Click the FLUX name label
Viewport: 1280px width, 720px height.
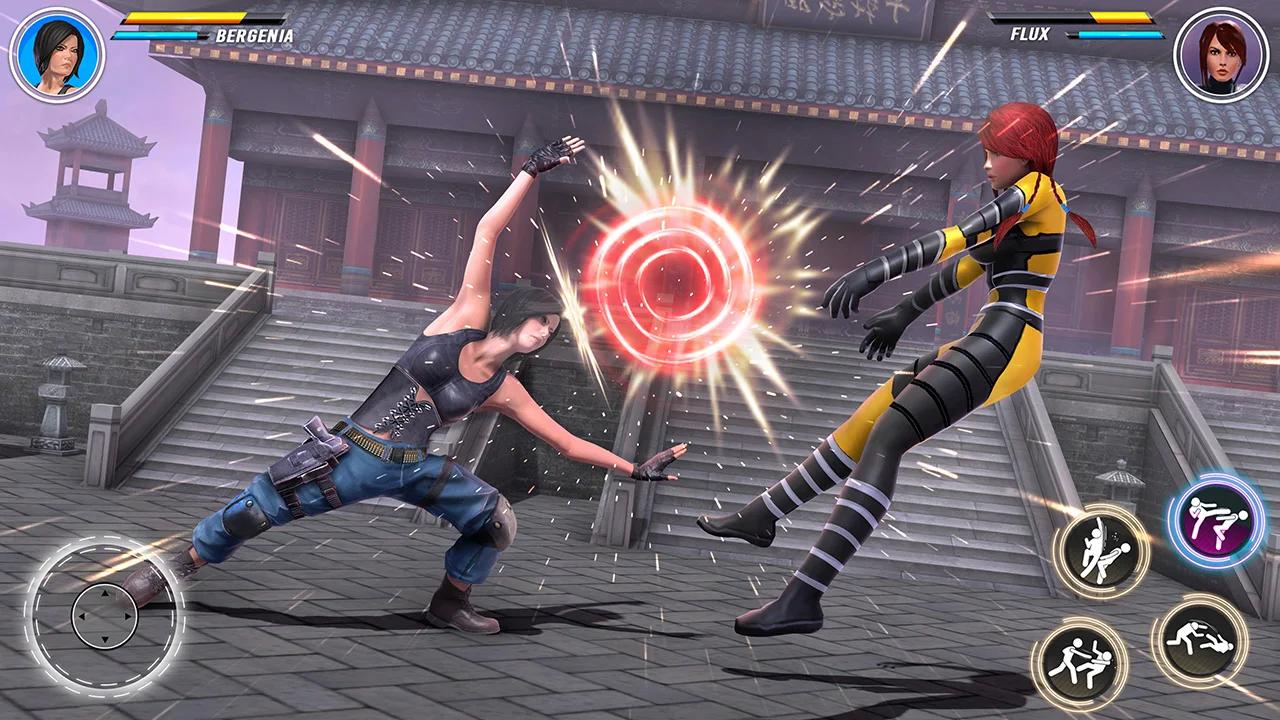tap(1032, 35)
